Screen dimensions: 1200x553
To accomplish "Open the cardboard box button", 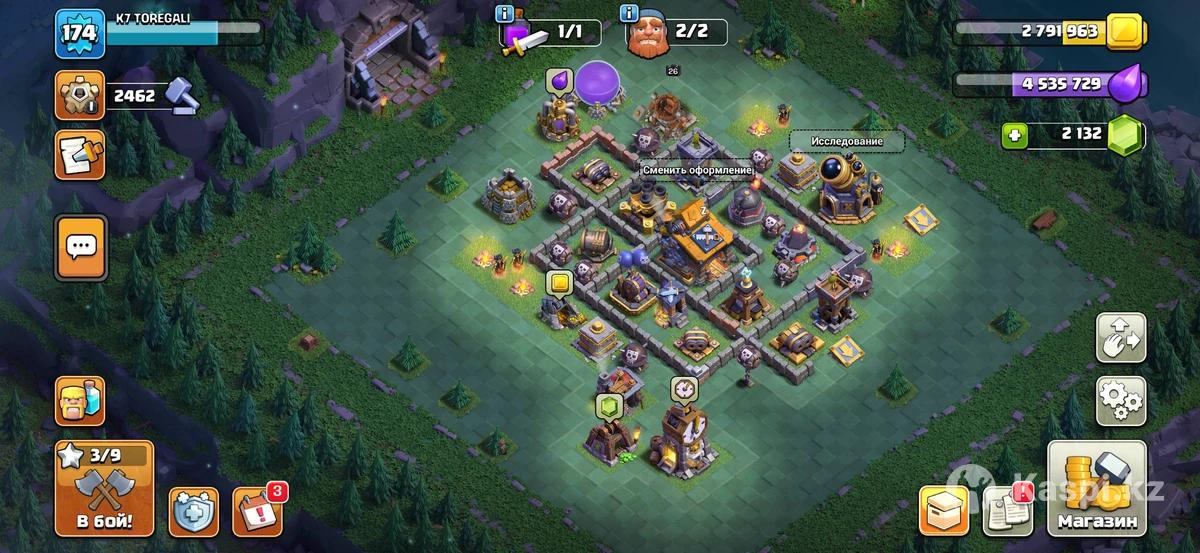I will click(945, 510).
